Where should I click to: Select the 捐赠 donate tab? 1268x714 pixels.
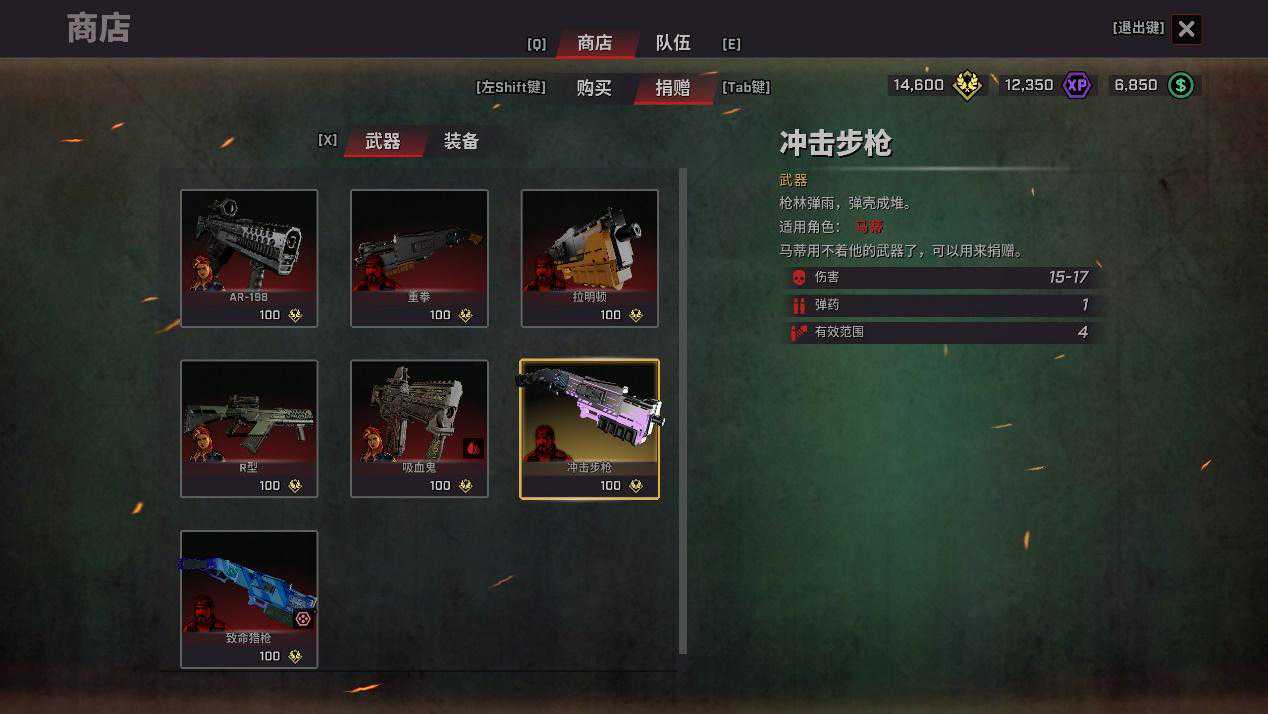(x=673, y=88)
